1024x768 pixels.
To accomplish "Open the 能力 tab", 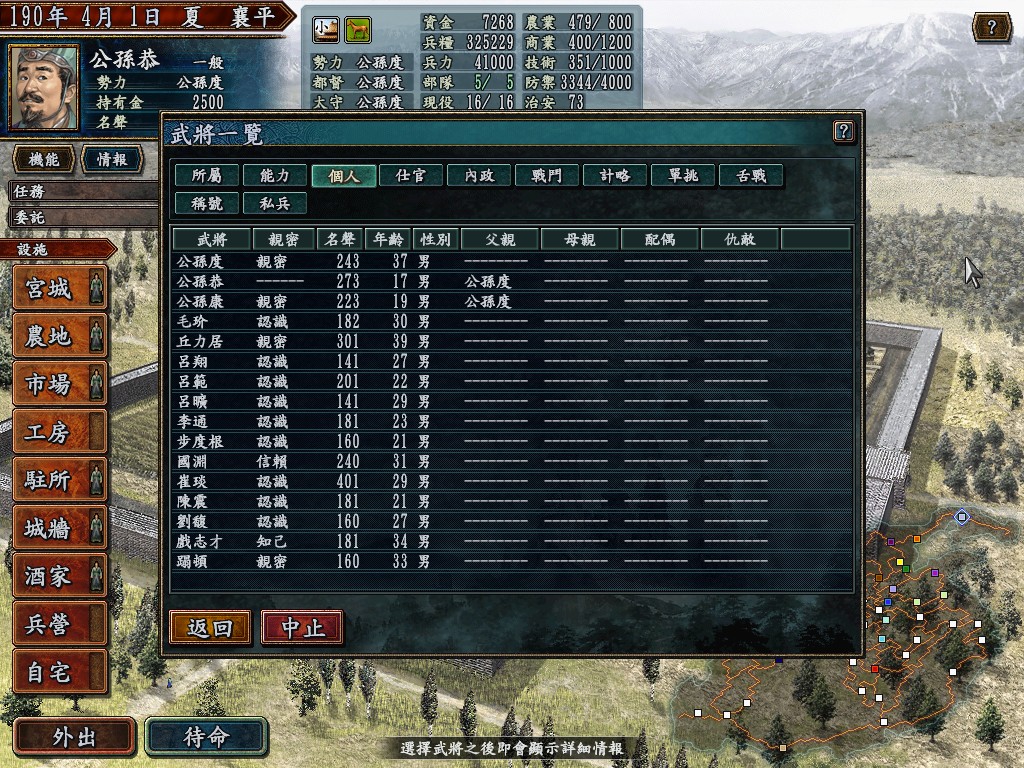I will [275, 175].
